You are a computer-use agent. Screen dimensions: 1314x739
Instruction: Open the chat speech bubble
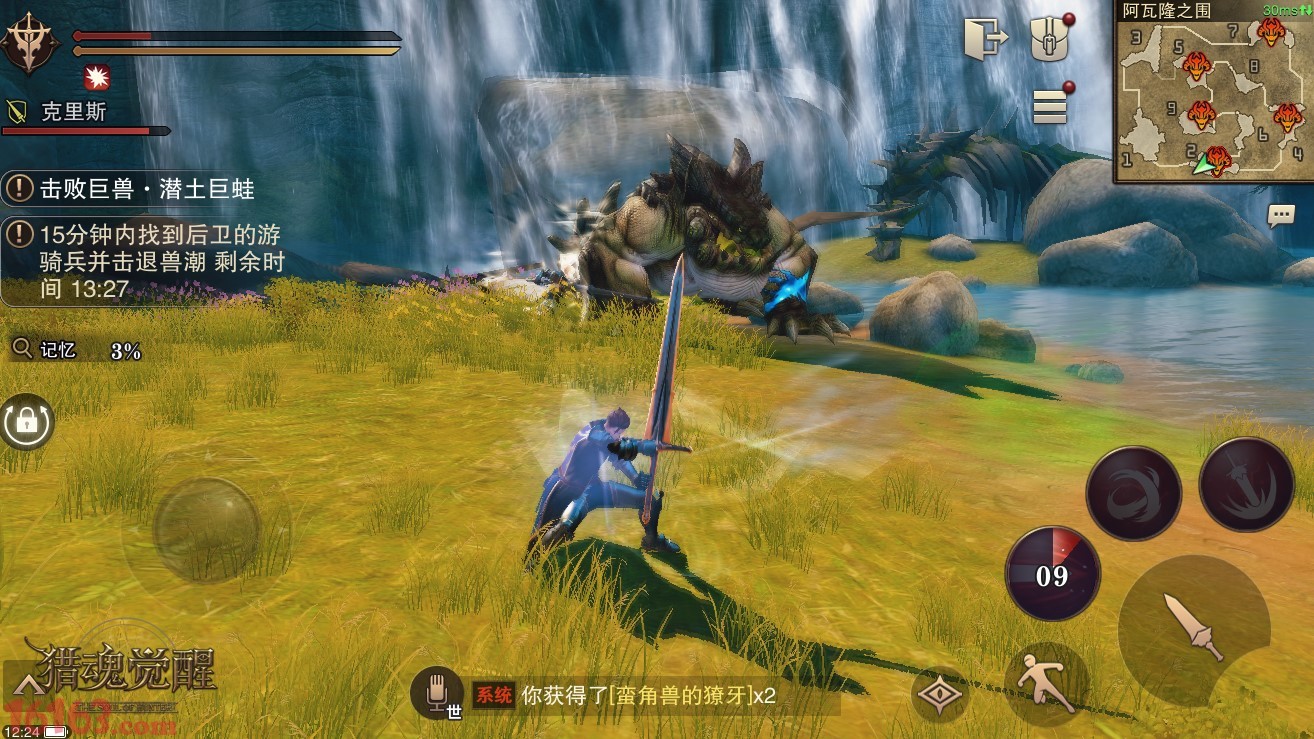(1280, 215)
